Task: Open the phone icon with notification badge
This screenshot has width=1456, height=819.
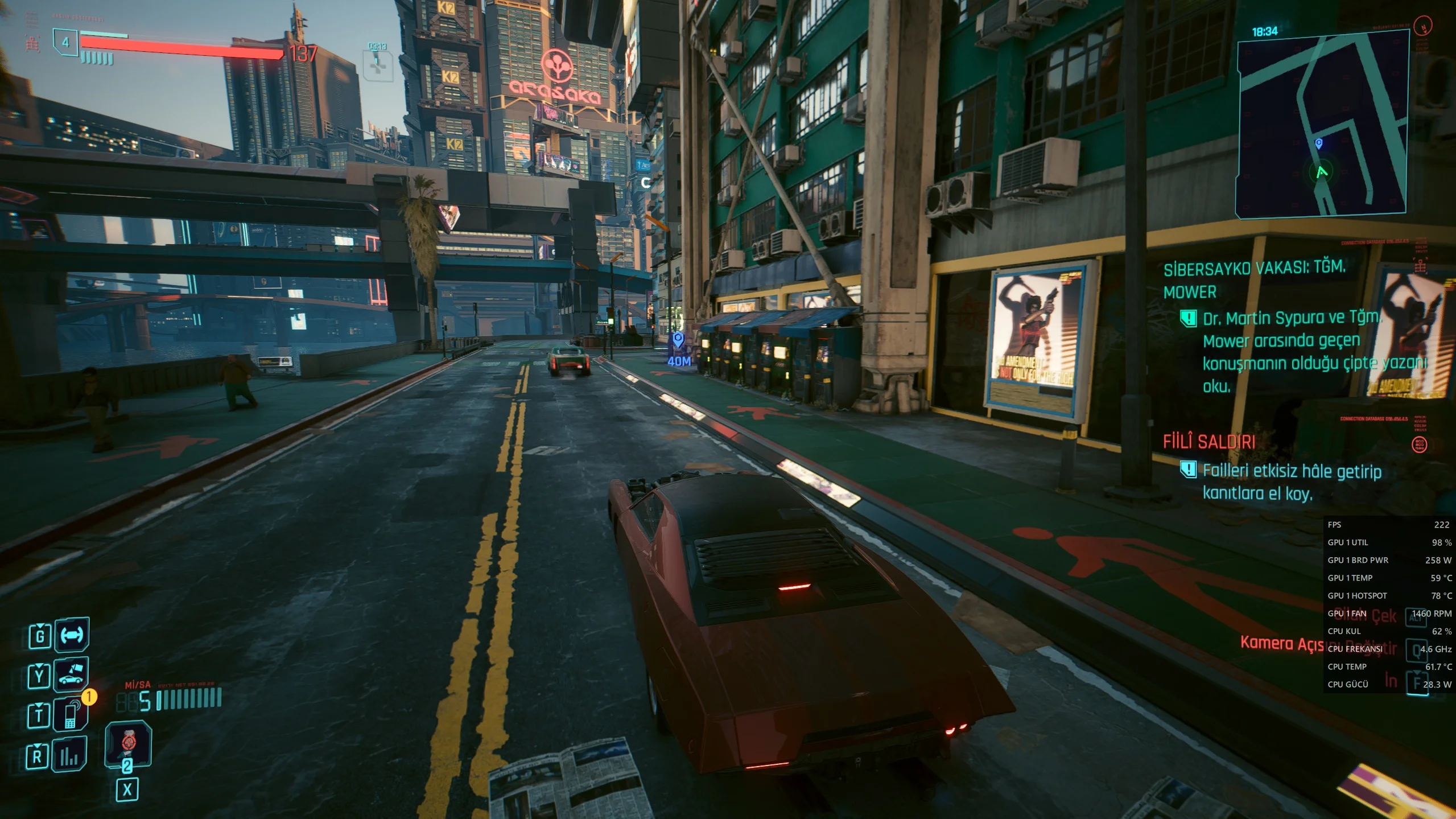Action: (71, 715)
